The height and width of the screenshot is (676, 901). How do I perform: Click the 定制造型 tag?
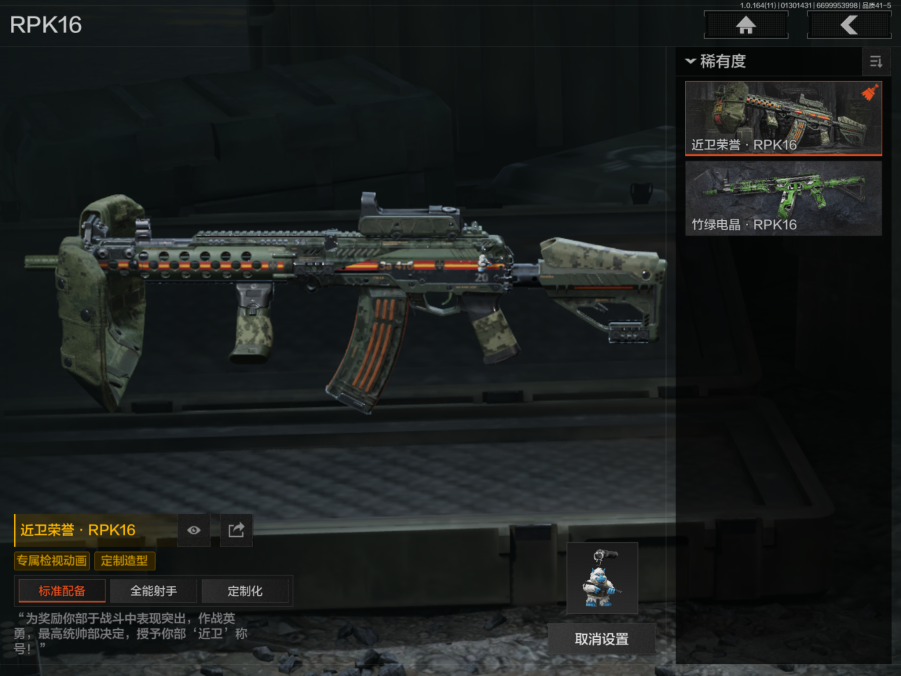click(125, 561)
